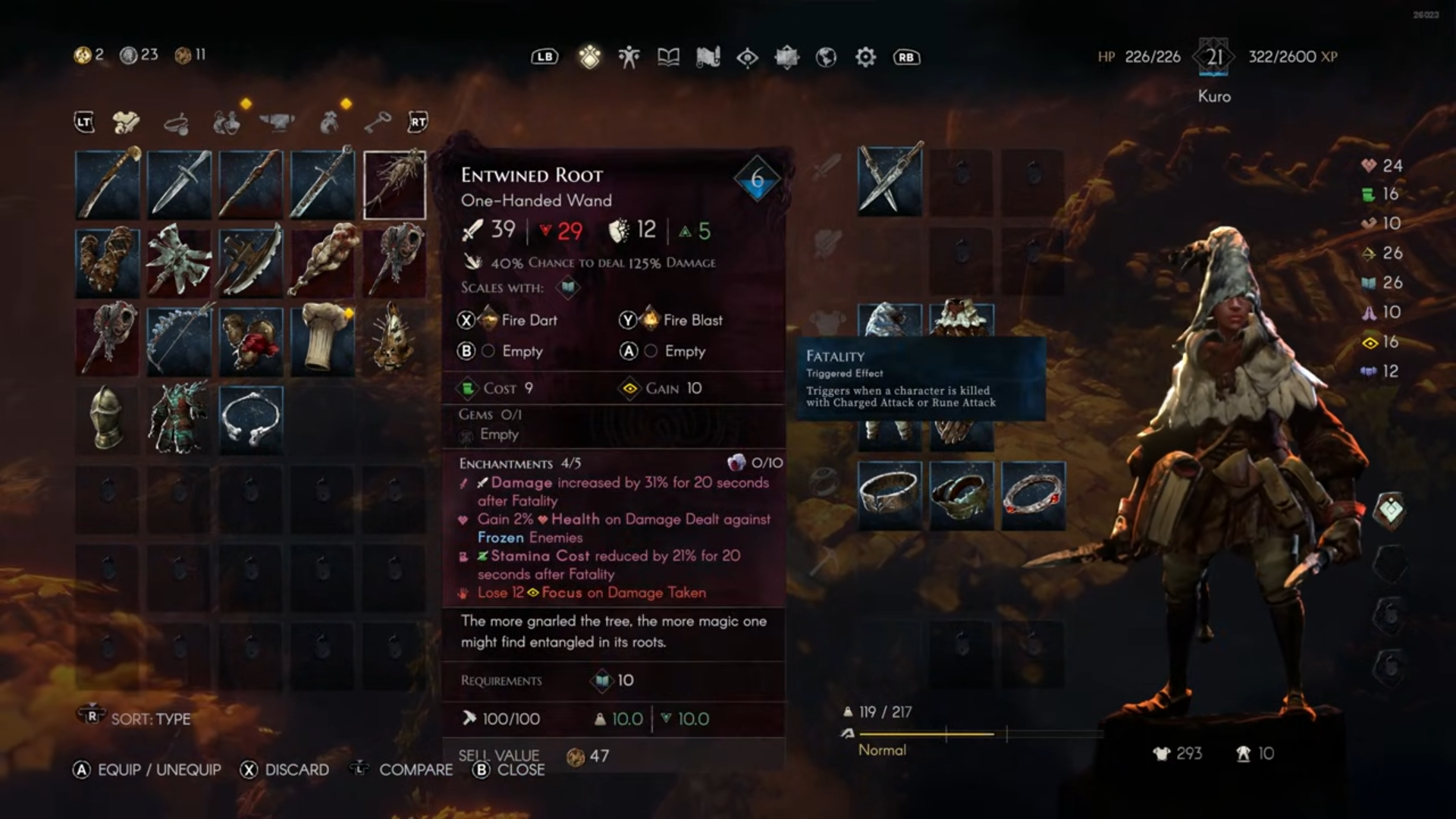Select the steel dagger in inventory

pyautogui.click(x=179, y=184)
